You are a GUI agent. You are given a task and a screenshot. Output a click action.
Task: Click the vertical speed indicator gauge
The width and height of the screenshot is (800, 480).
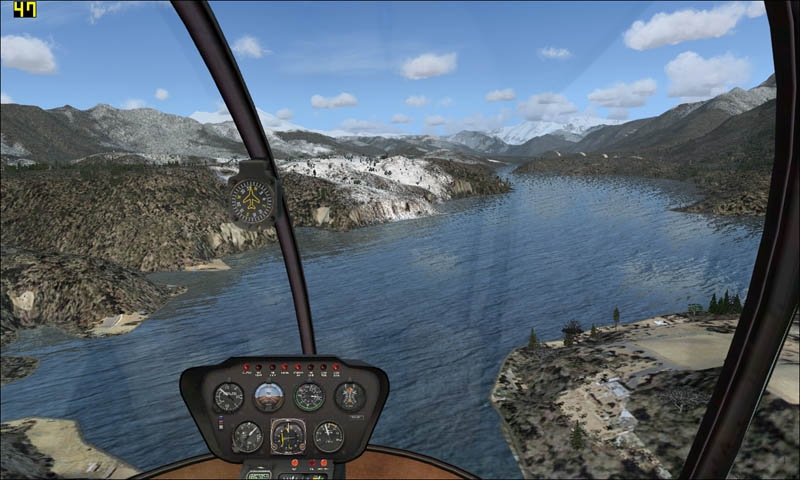click(x=228, y=397)
